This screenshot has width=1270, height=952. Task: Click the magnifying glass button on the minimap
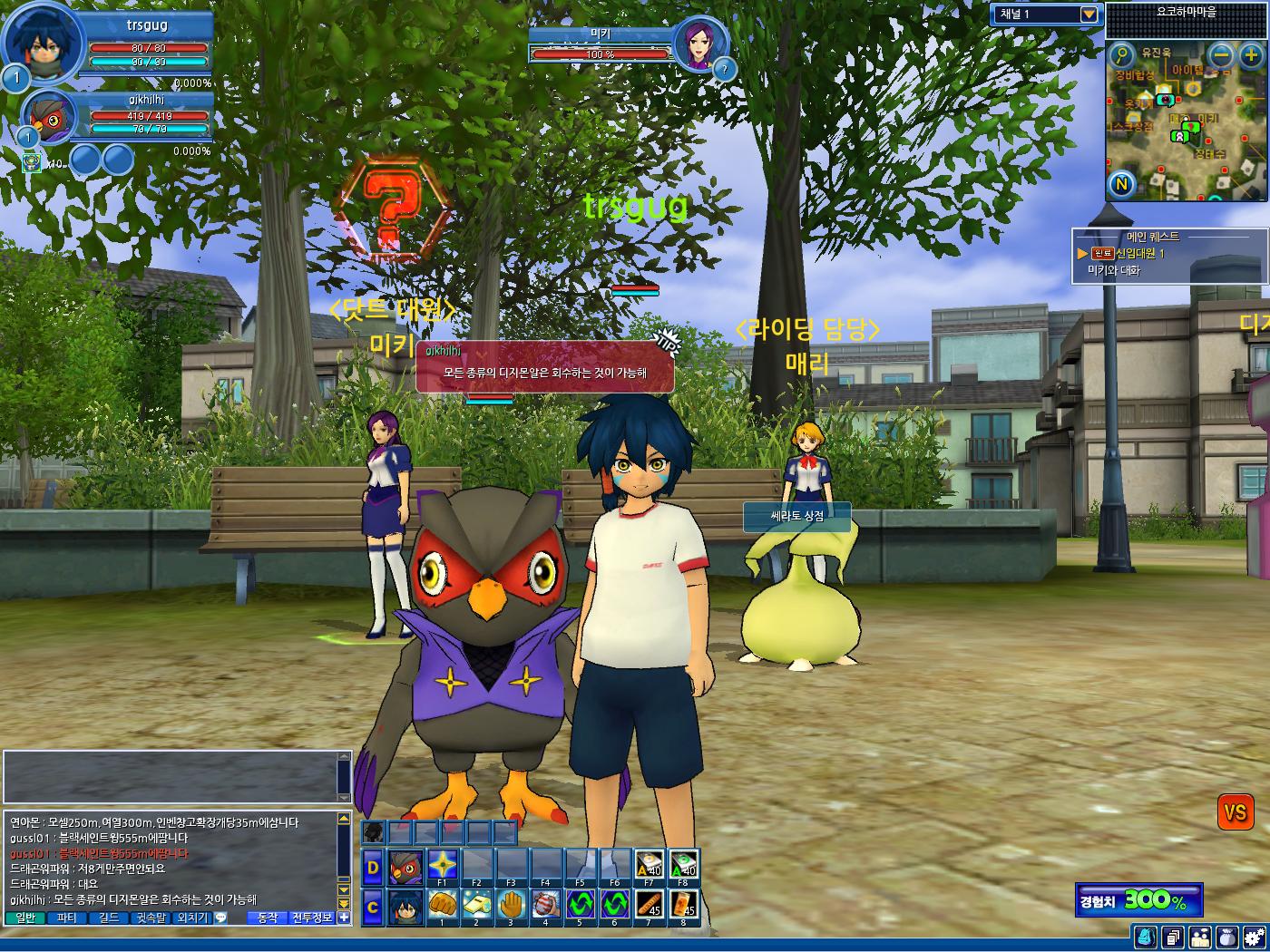click(x=1122, y=55)
